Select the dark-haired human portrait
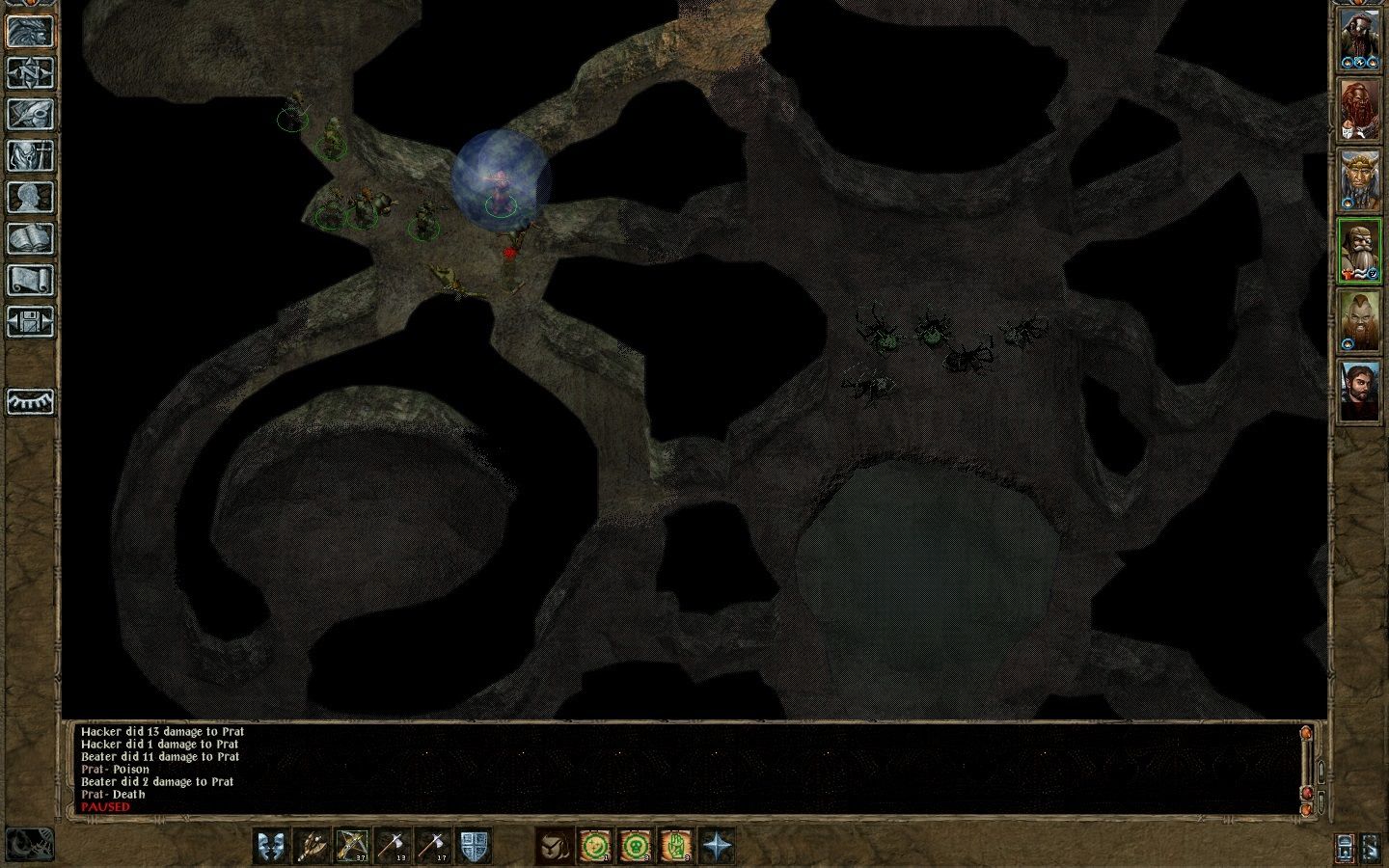1389x868 pixels. (x=1358, y=391)
